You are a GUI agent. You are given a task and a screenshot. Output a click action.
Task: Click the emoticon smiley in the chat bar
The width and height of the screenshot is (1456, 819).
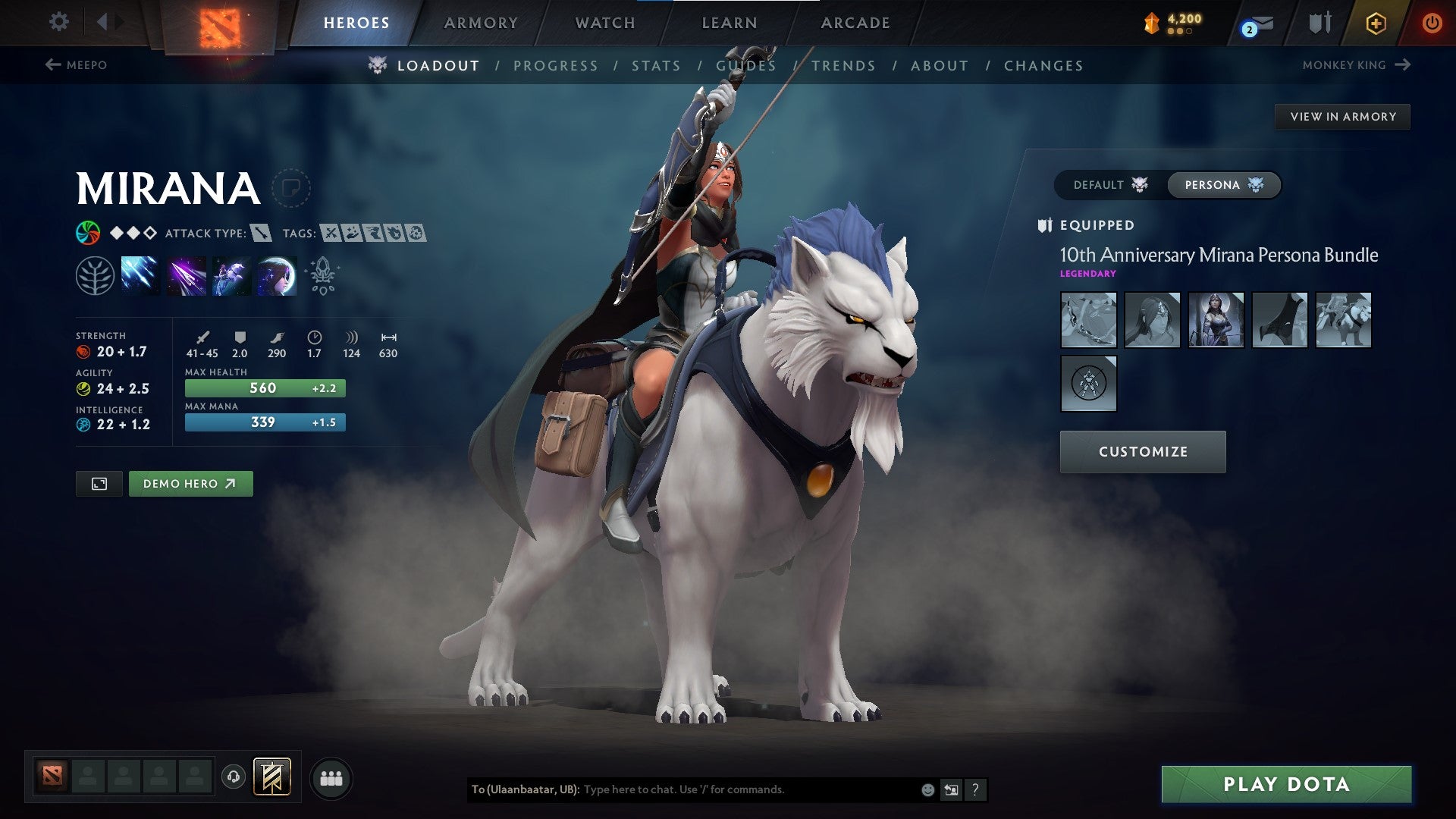pyautogui.click(x=927, y=789)
